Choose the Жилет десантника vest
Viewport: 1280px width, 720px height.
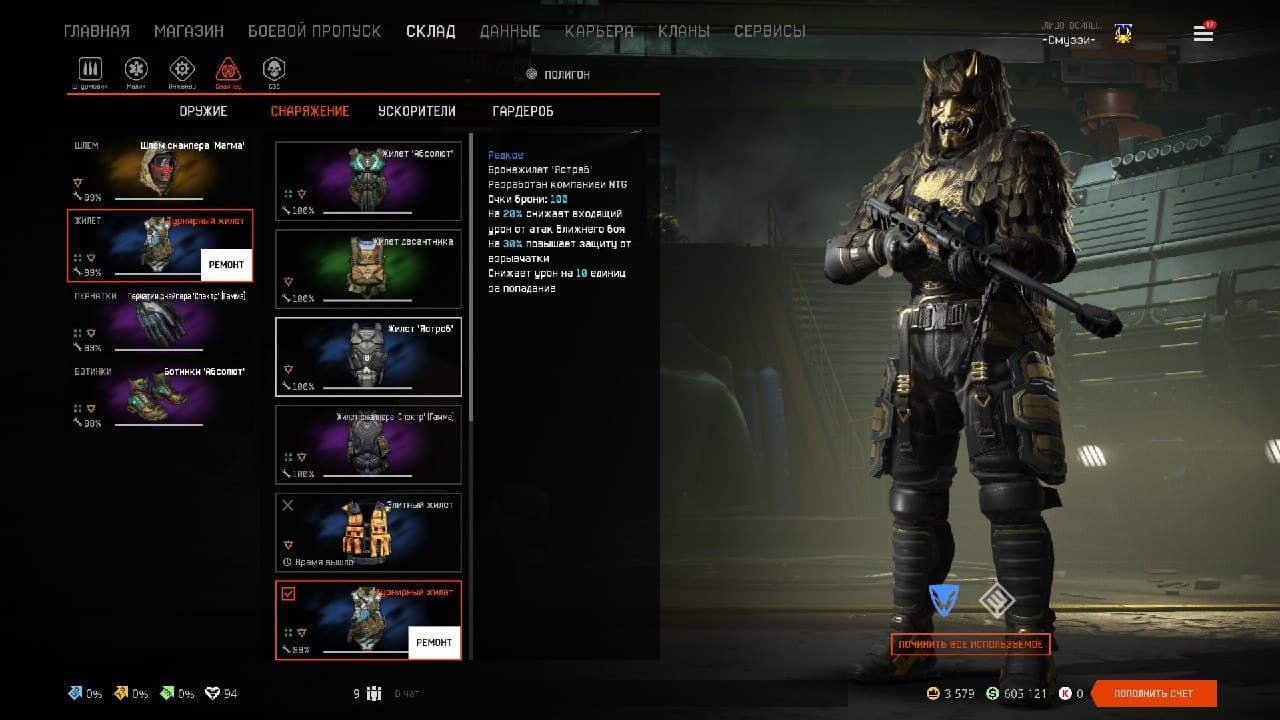[x=368, y=269]
